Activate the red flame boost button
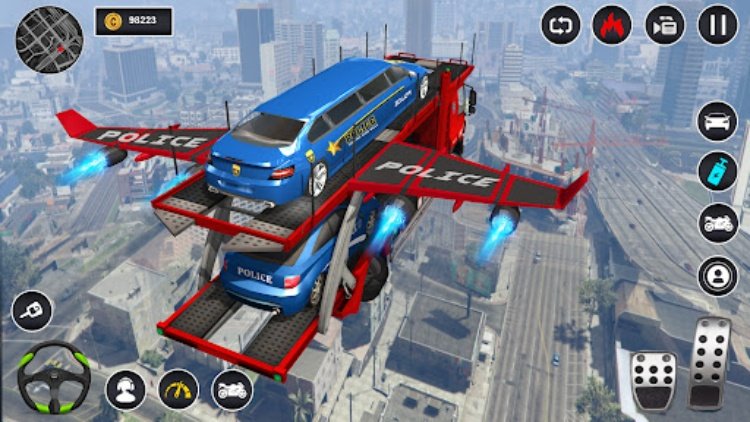This screenshot has width=750, height=422. click(x=612, y=25)
